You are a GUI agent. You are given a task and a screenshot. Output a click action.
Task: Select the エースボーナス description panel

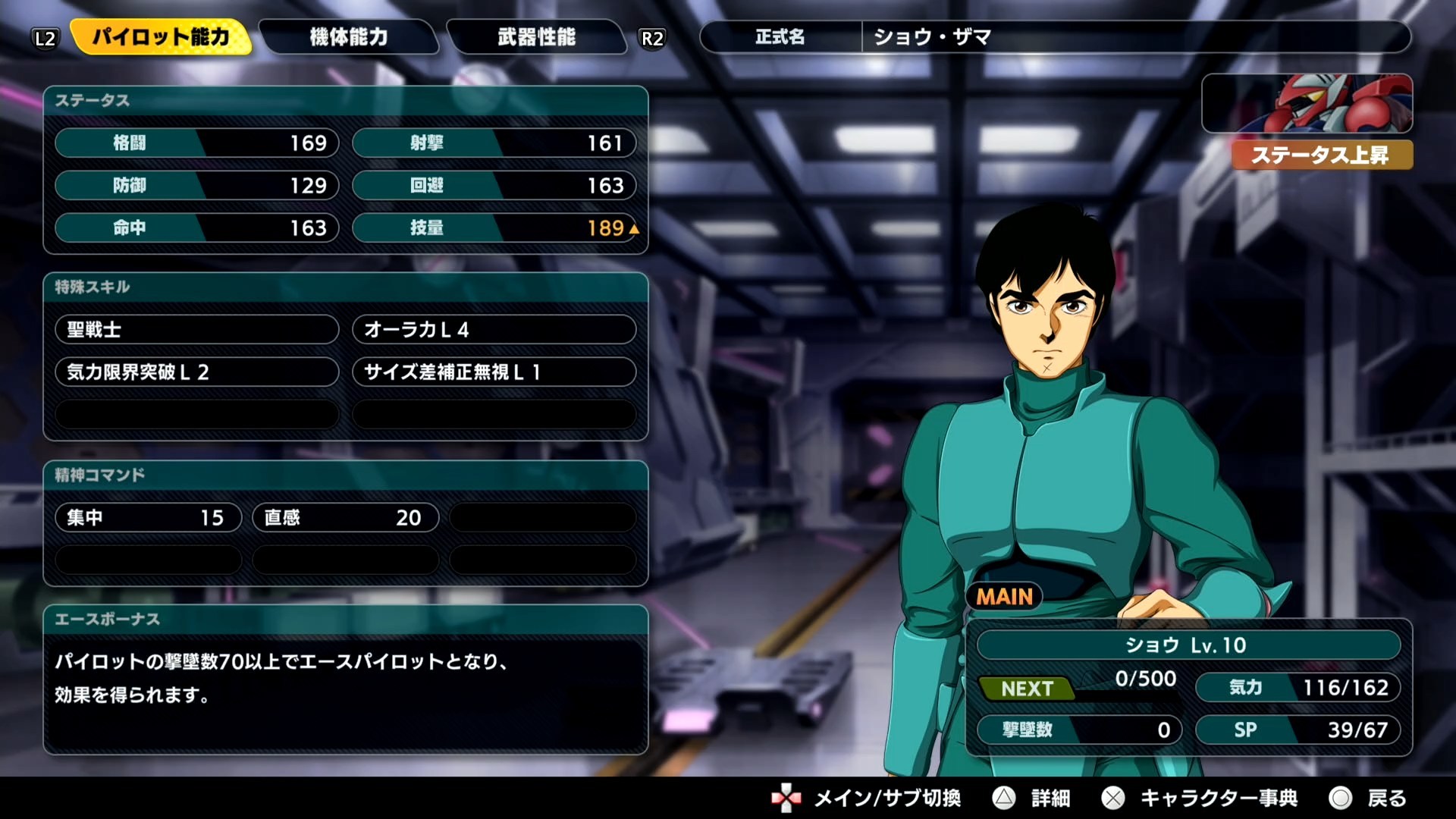pyautogui.click(x=346, y=679)
